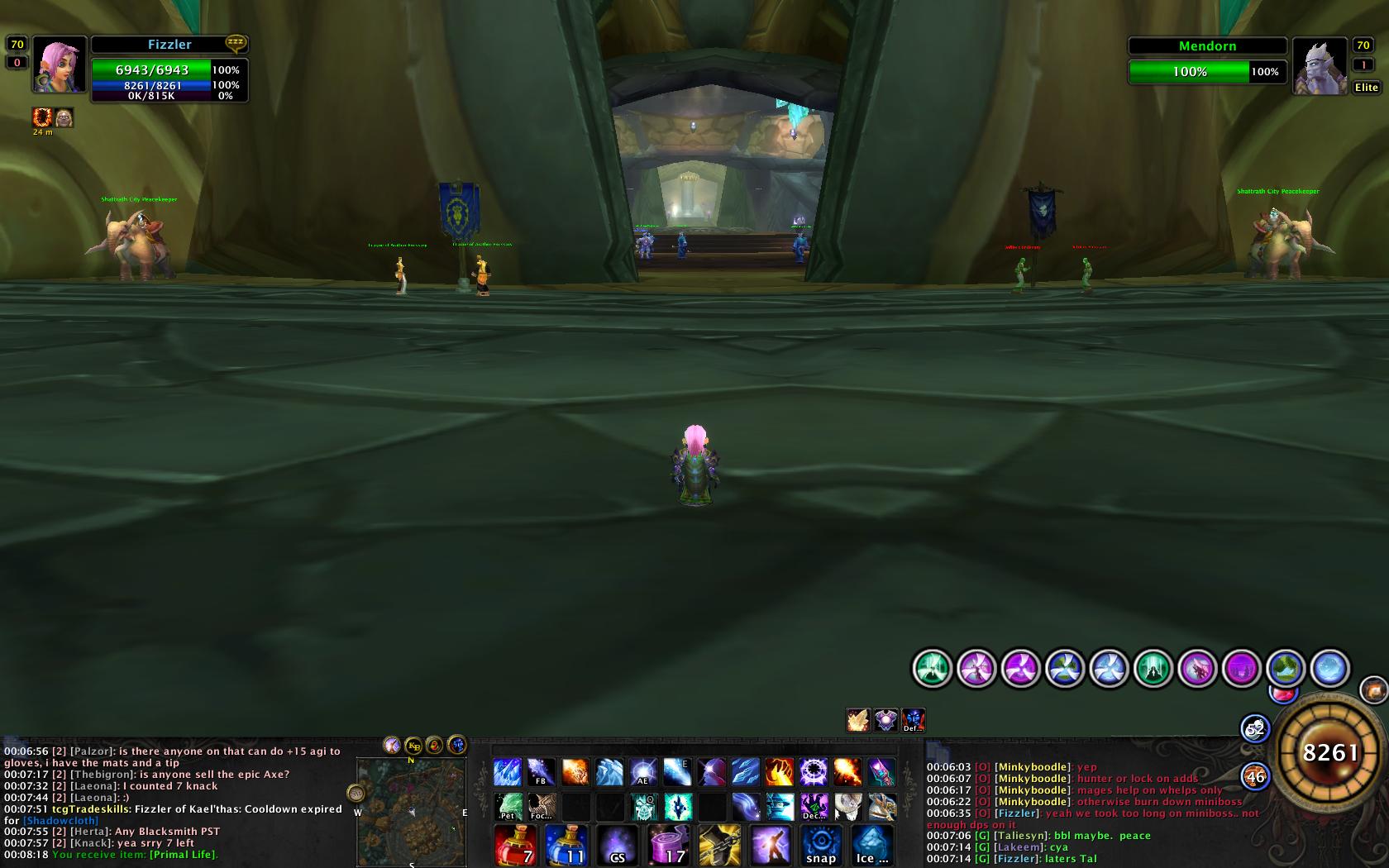Activate the Ice block button

pyautogui.click(x=871, y=845)
